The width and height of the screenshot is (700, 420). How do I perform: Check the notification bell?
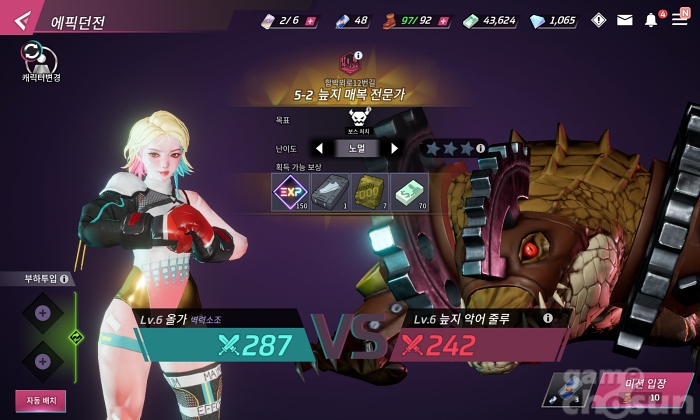pyautogui.click(x=651, y=20)
